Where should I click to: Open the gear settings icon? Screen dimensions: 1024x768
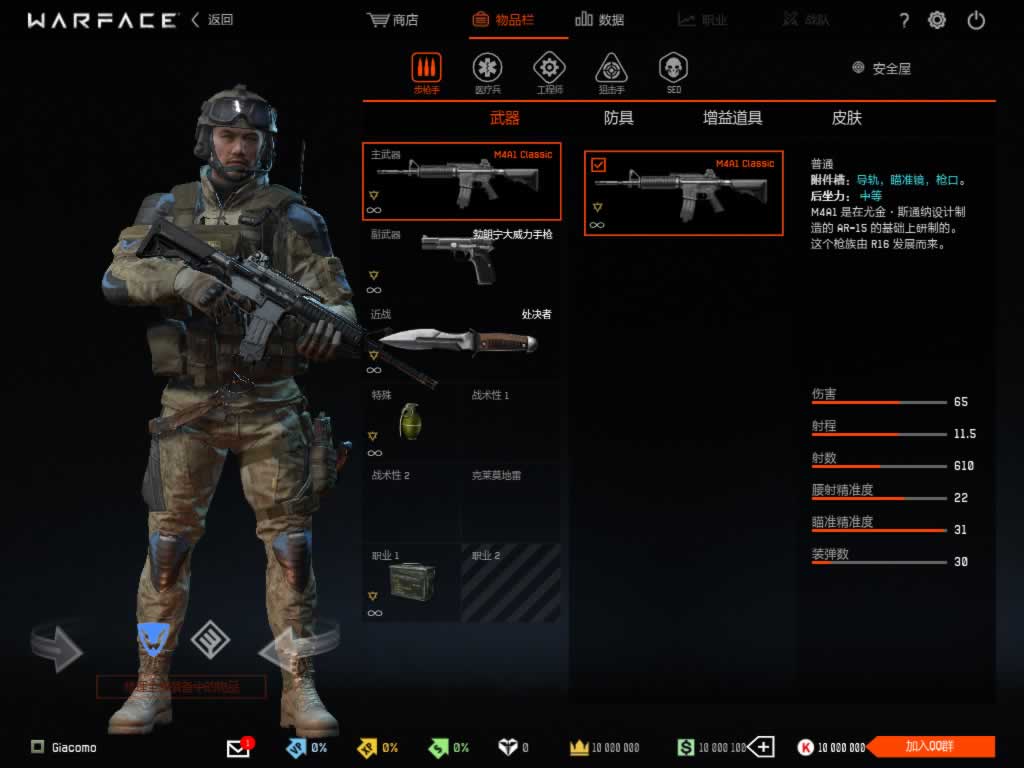point(937,20)
